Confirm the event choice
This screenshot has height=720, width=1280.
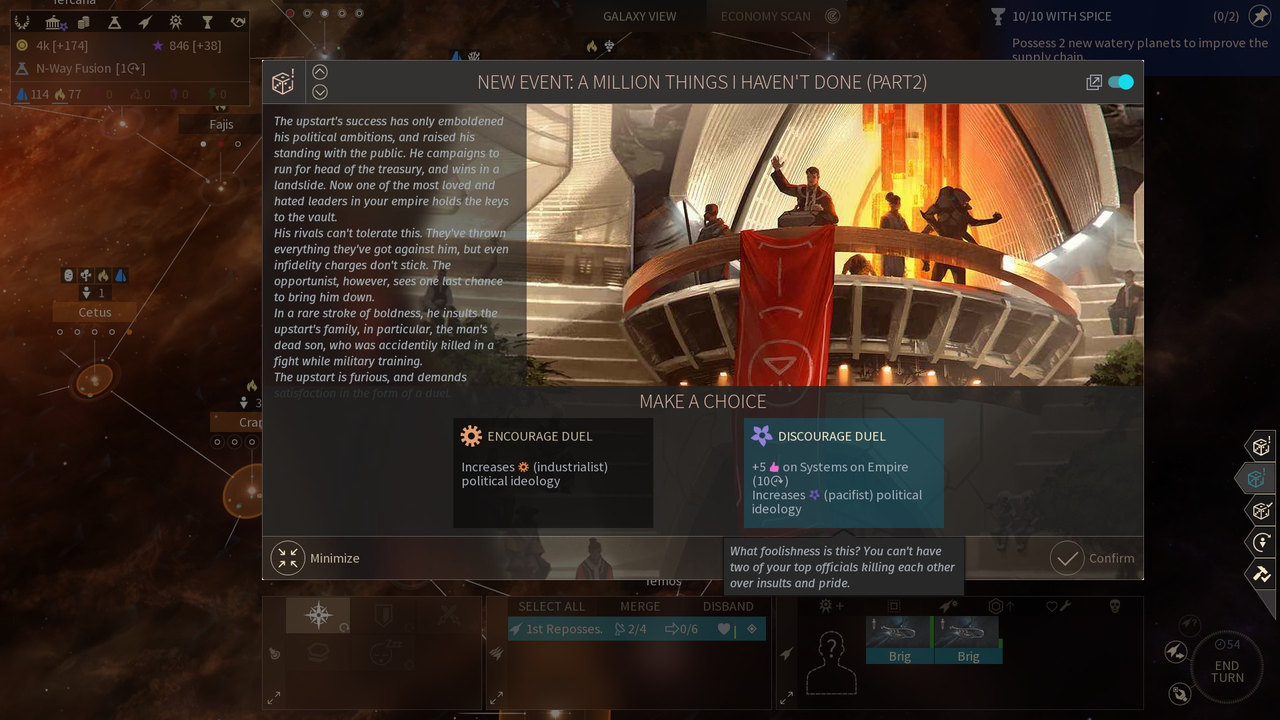click(1093, 558)
